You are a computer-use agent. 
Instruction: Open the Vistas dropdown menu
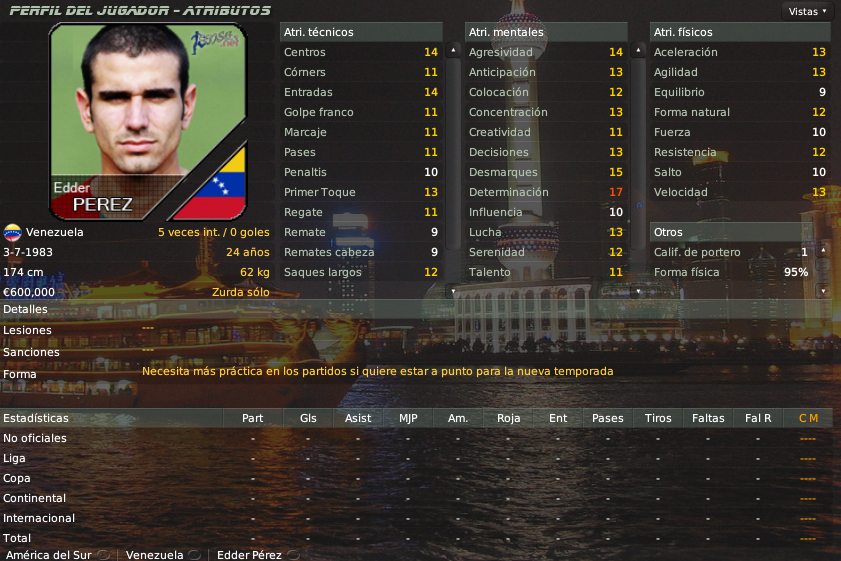click(x=808, y=12)
